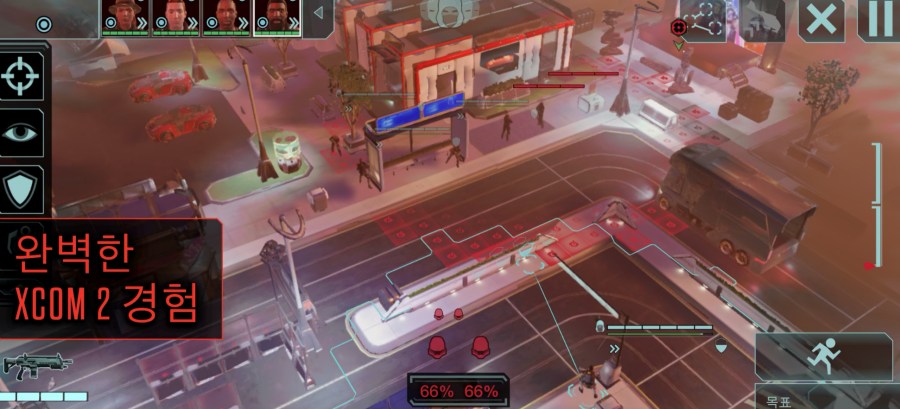
Task: Click the cancel X button
Action: click(822, 20)
